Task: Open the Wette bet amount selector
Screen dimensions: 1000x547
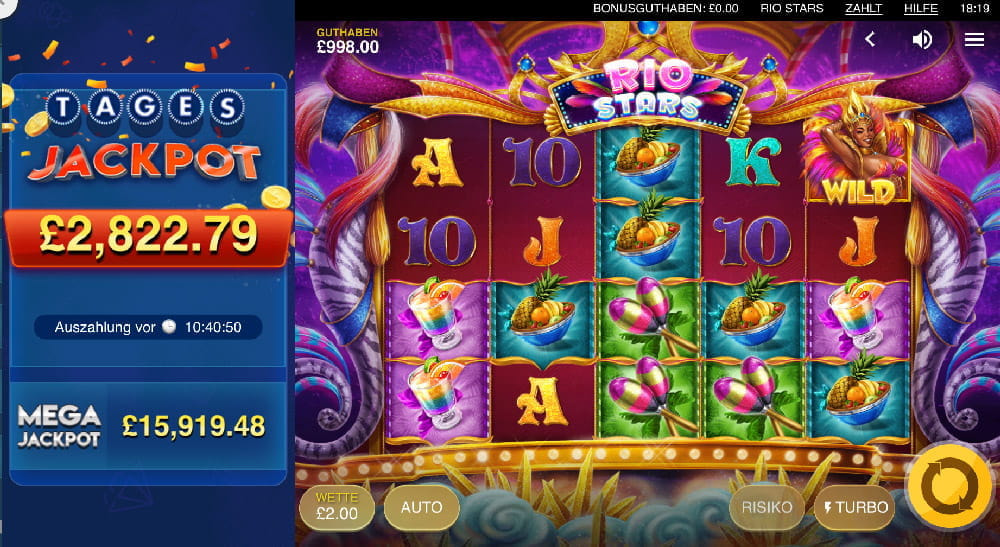Action: point(336,508)
